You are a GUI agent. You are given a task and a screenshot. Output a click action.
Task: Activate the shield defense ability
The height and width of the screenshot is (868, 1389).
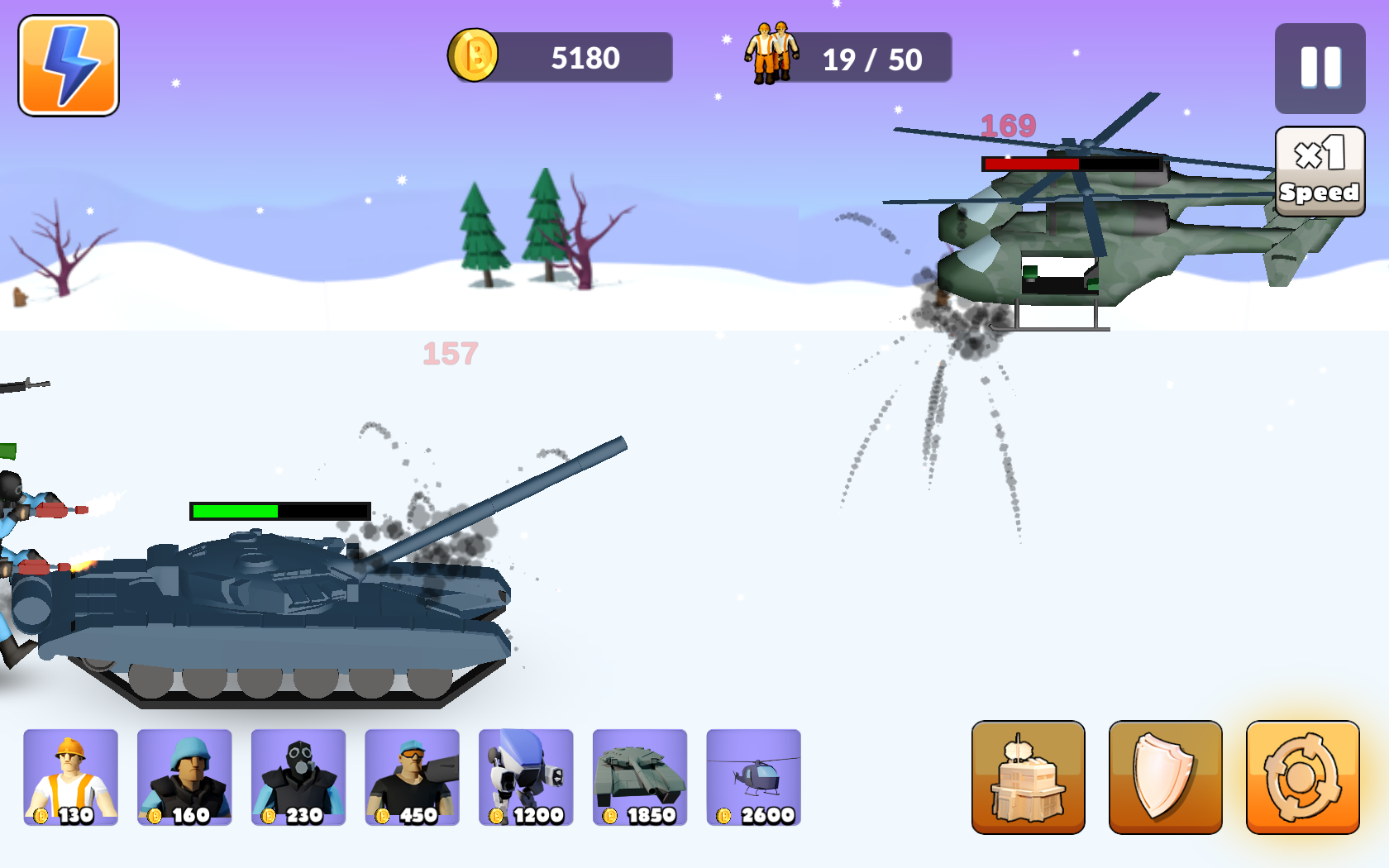coord(1165,777)
